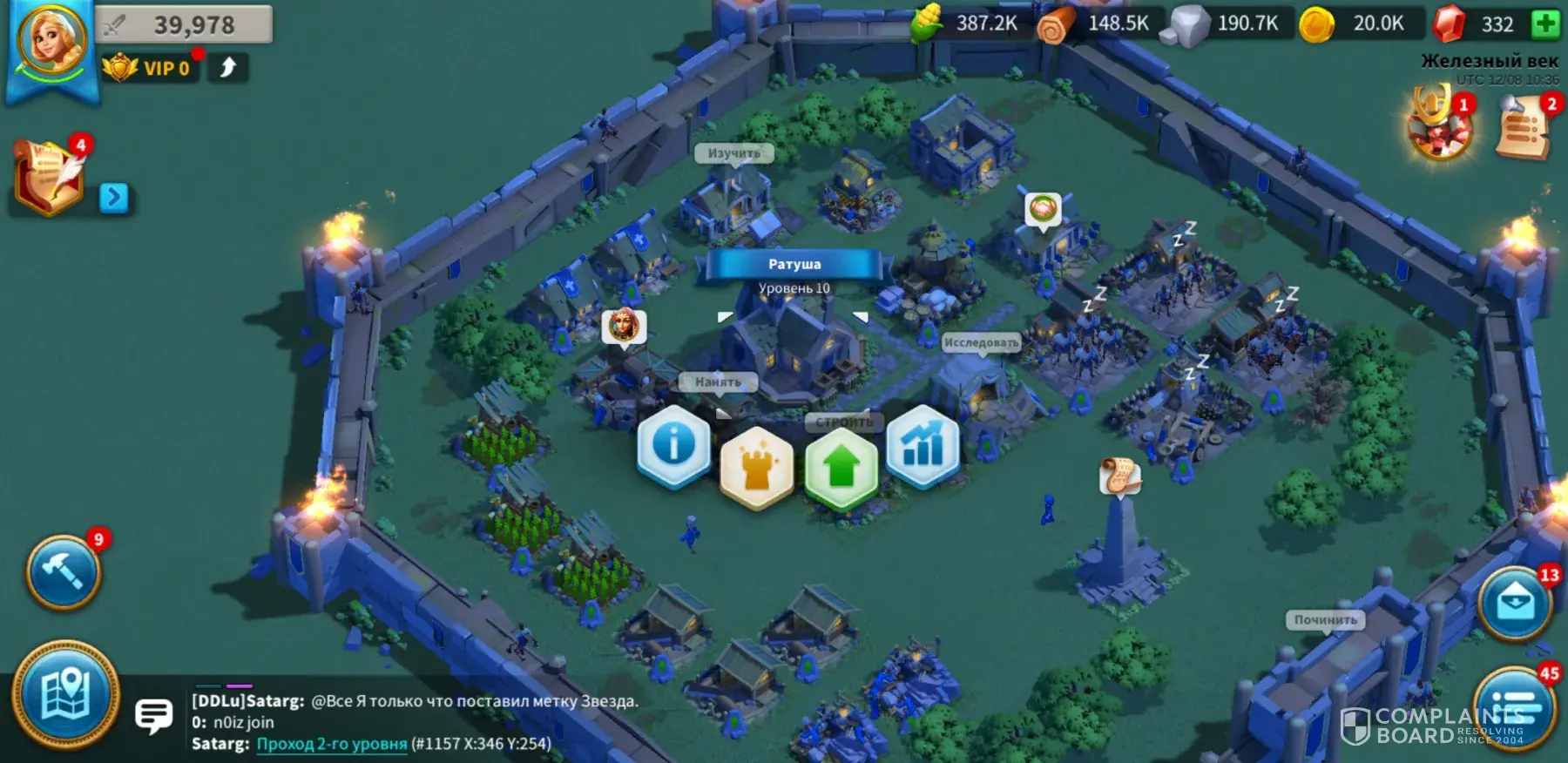
Task: Choose the orange castle tower button
Action: (x=756, y=467)
